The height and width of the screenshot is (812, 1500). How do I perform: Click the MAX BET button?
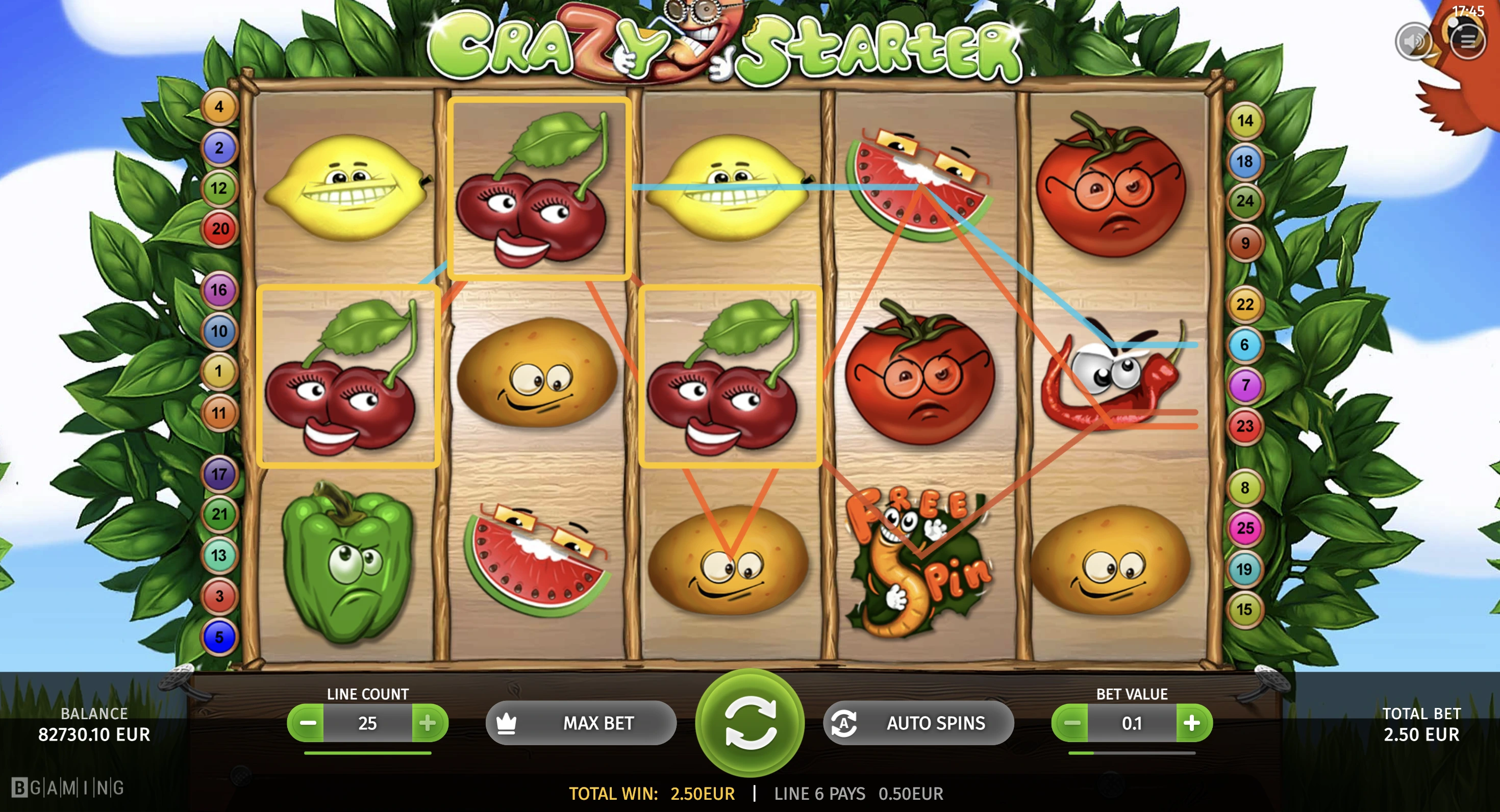[x=581, y=723]
